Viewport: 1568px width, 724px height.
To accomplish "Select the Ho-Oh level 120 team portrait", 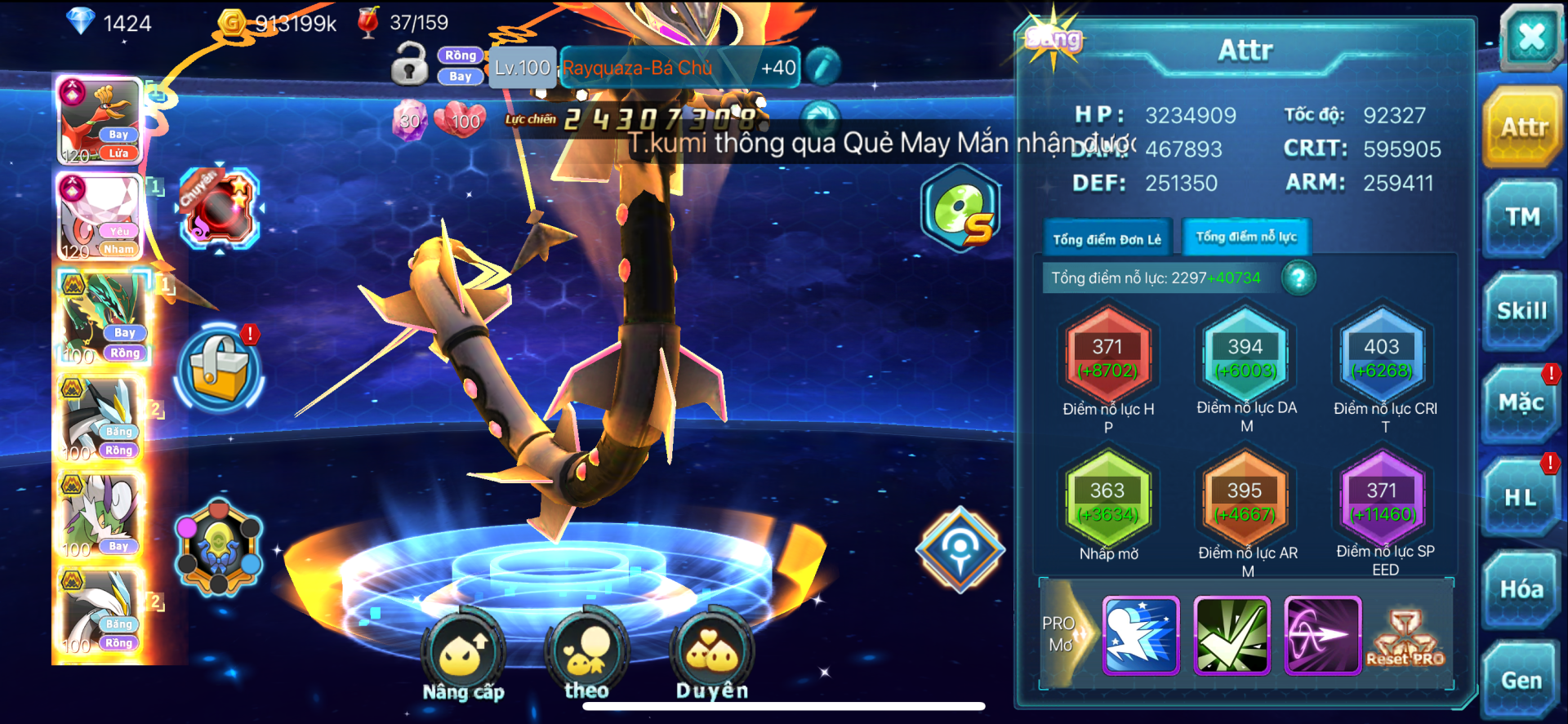I will point(101,122).
